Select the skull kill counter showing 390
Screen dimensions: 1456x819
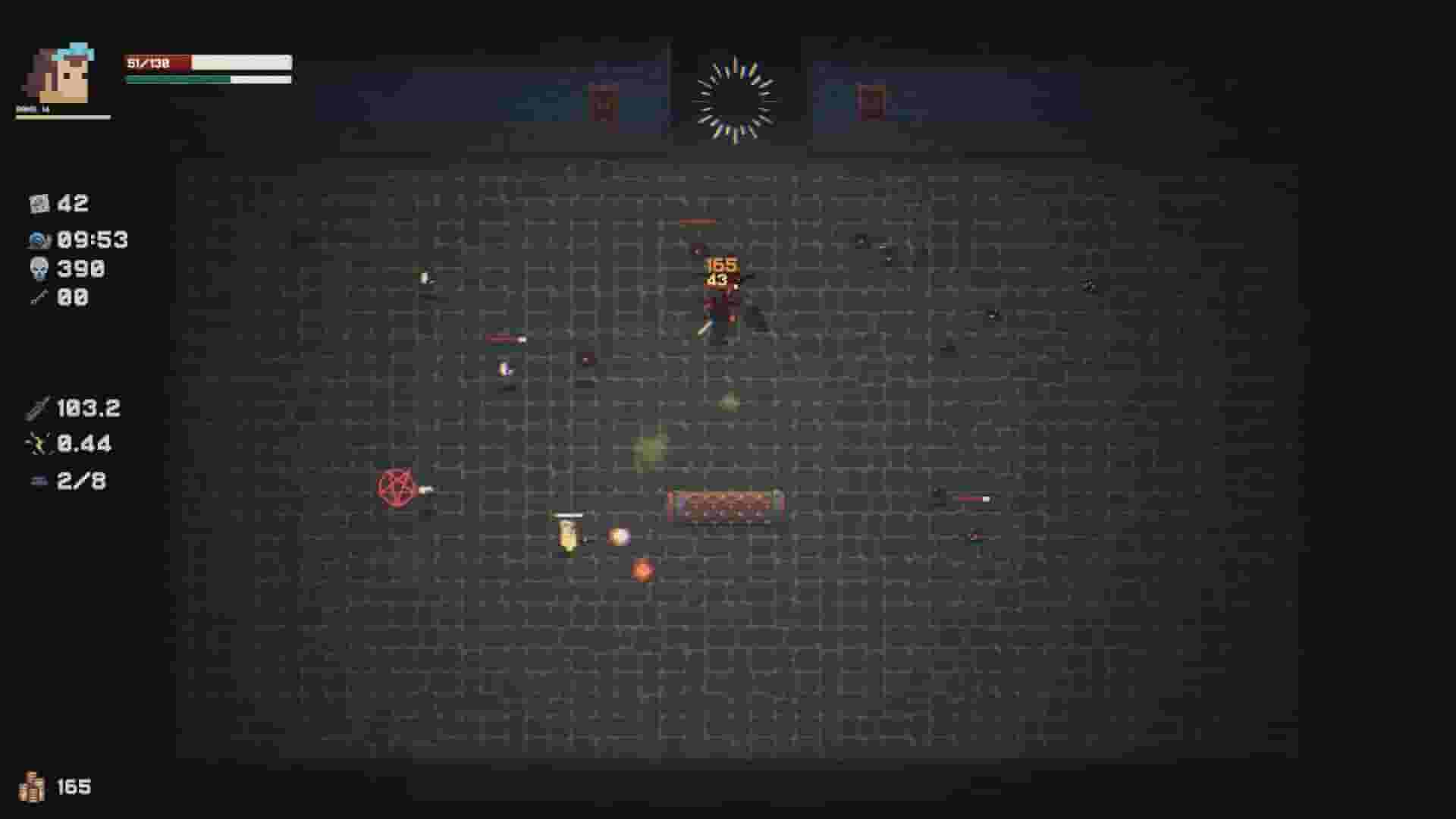pyautogui.click(x=38, y=268)
